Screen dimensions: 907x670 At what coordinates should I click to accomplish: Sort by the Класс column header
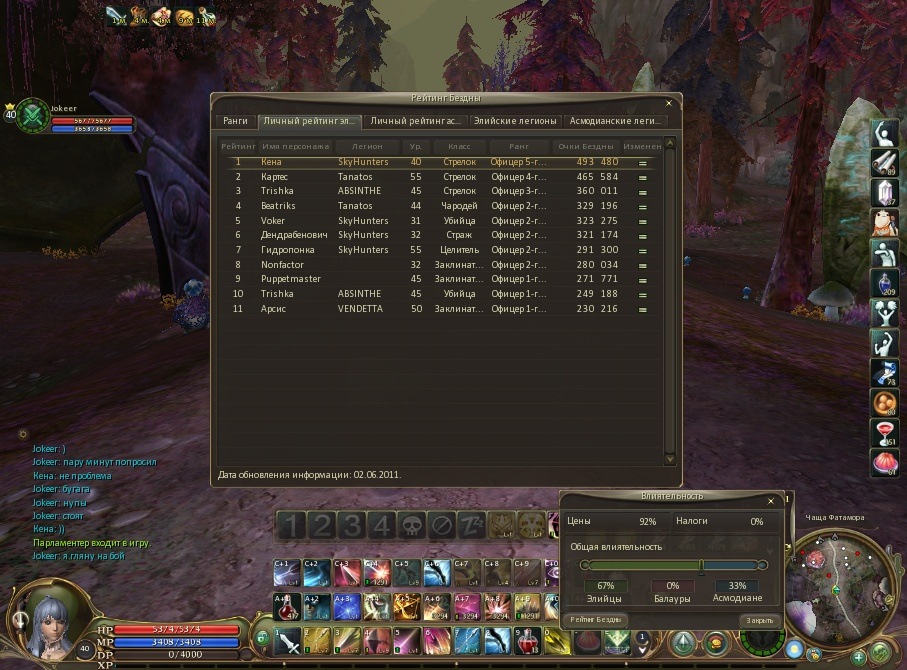(460, 146)
